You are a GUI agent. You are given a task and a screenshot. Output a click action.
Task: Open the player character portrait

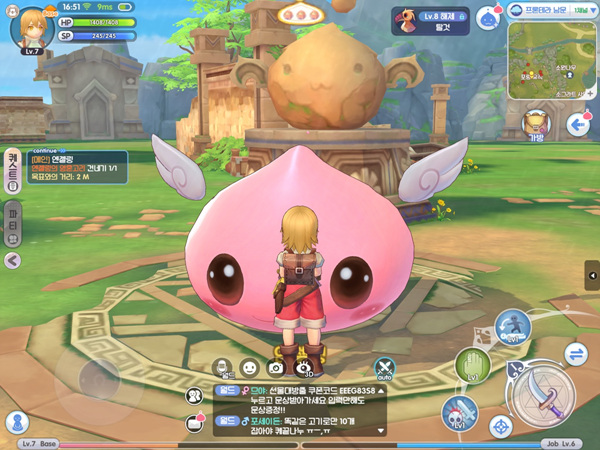point(31,27)
